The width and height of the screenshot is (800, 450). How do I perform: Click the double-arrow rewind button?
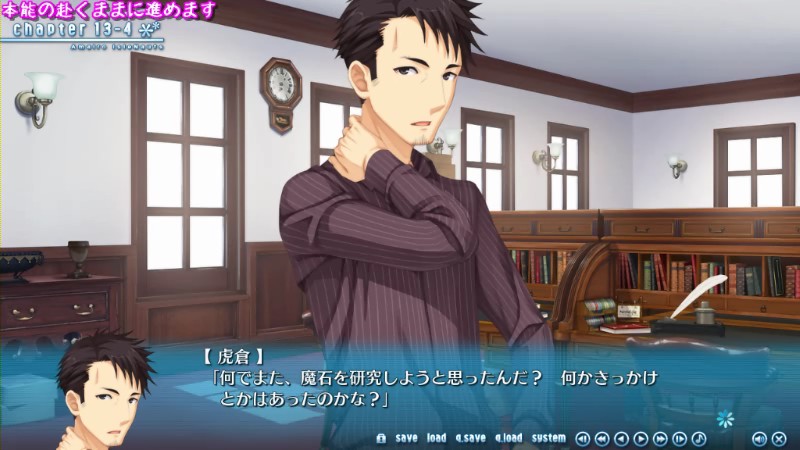point(602,438)
